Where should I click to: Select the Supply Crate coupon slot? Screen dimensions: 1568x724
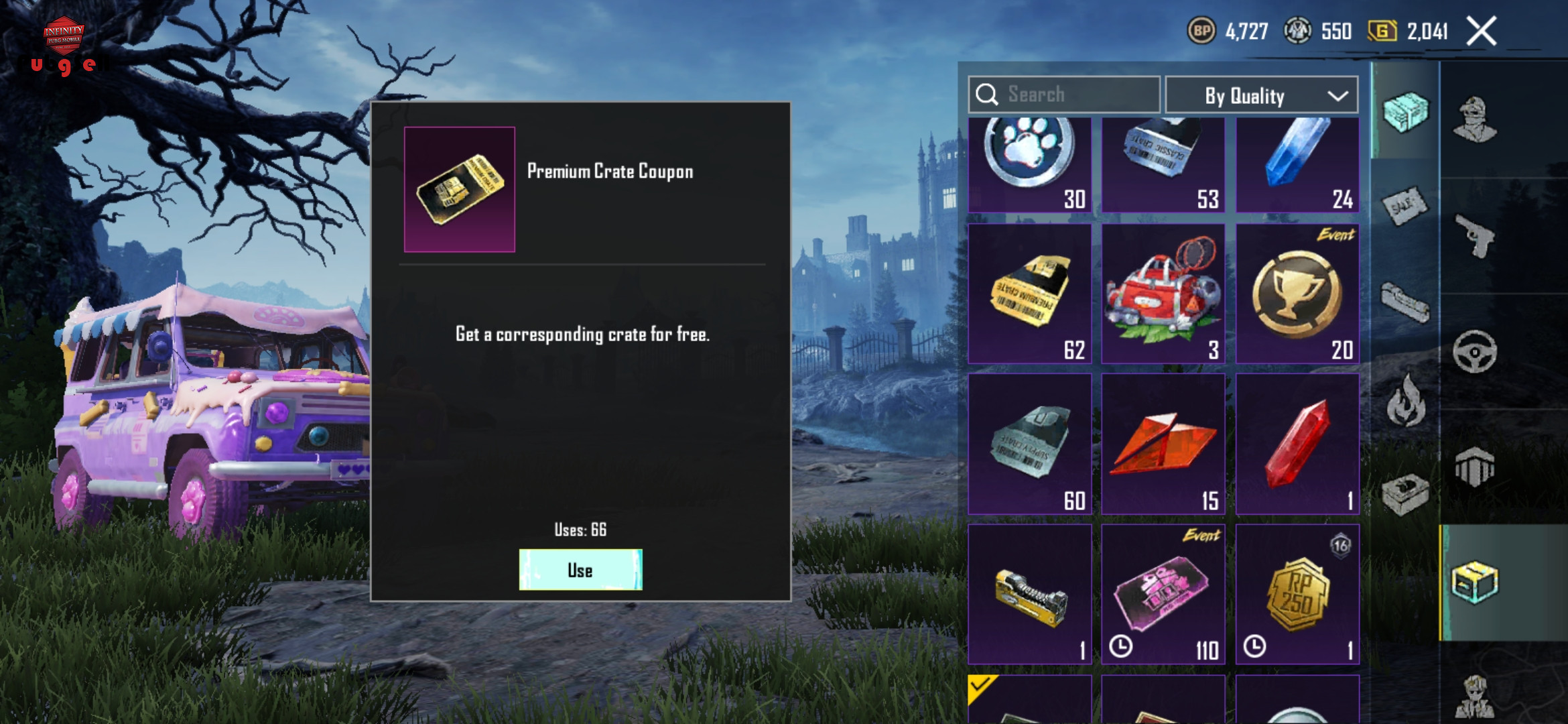point(1030,444)
